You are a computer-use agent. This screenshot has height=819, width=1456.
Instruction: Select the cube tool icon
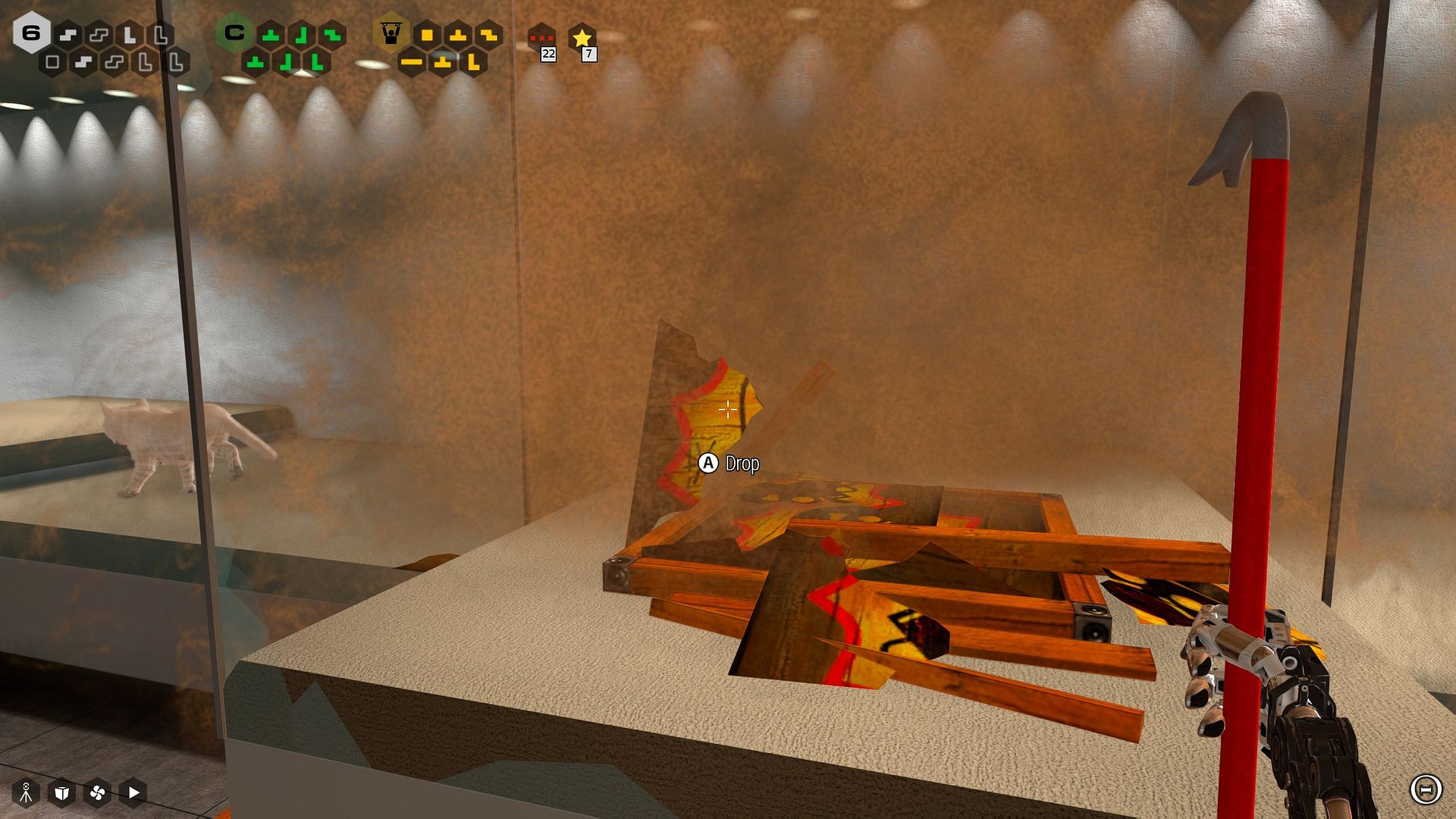(61, 792)
